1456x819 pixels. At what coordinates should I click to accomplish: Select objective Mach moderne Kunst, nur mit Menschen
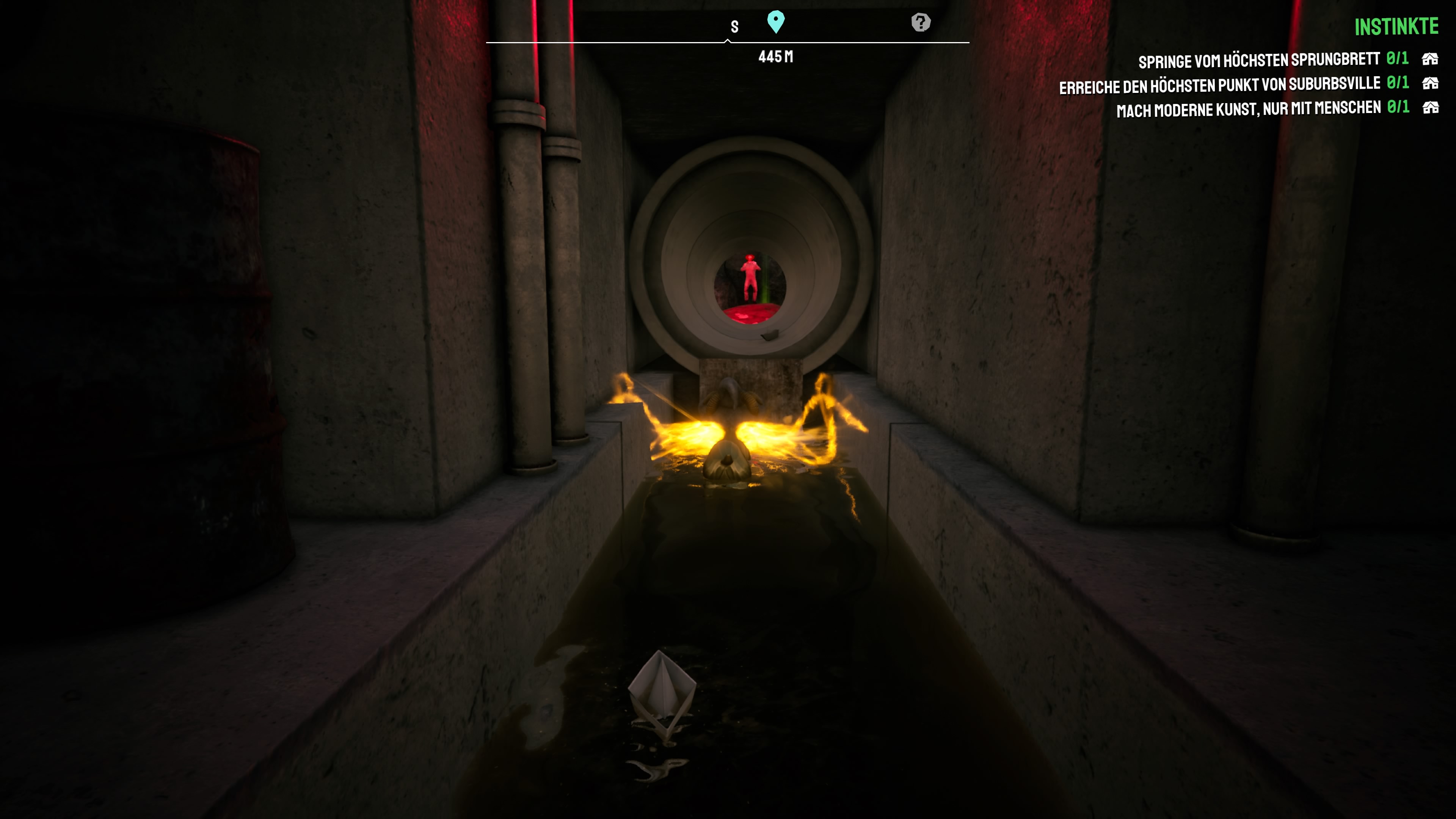click(1248, 108)
